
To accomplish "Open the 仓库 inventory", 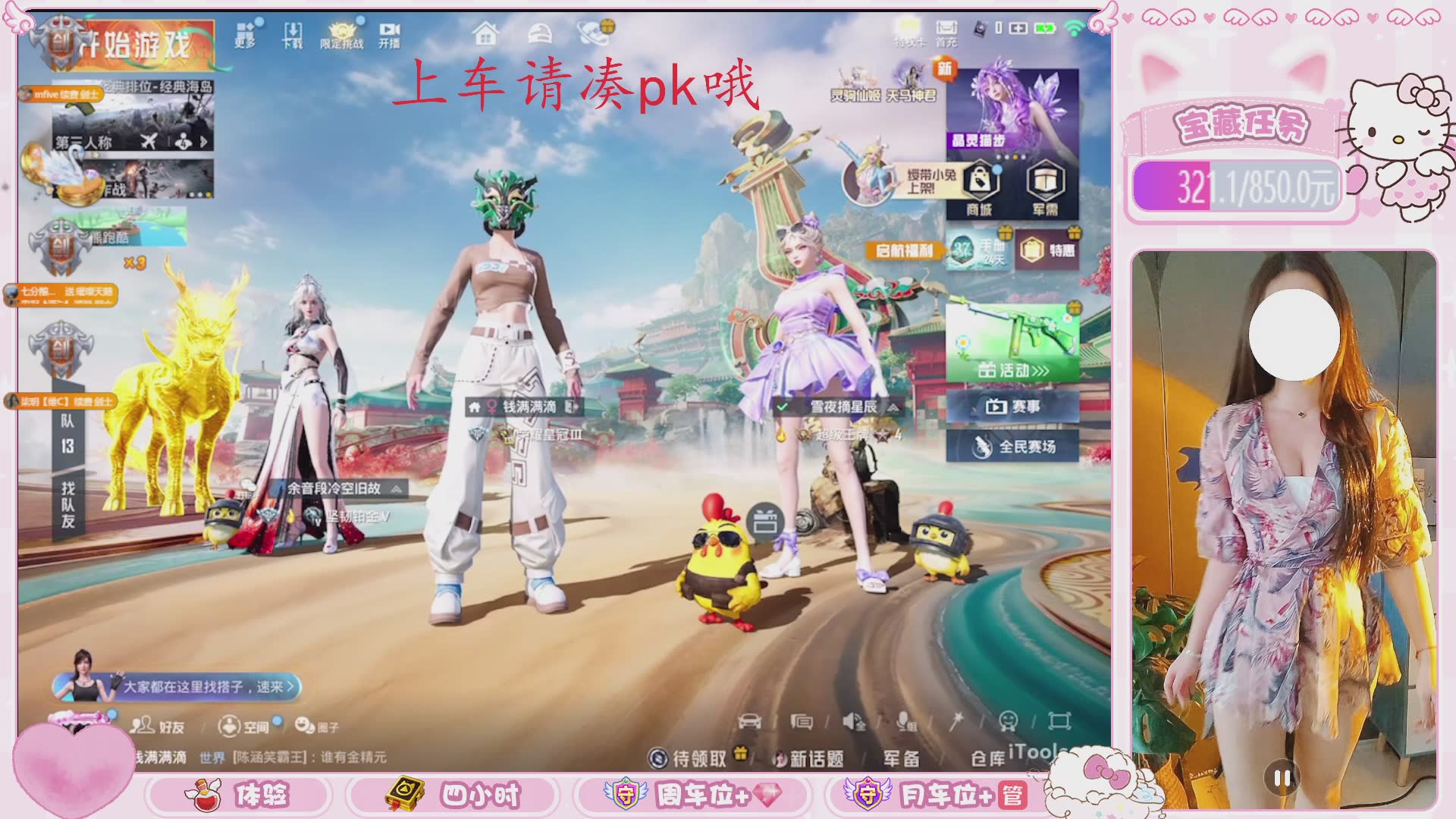I will tap(987, 758).
